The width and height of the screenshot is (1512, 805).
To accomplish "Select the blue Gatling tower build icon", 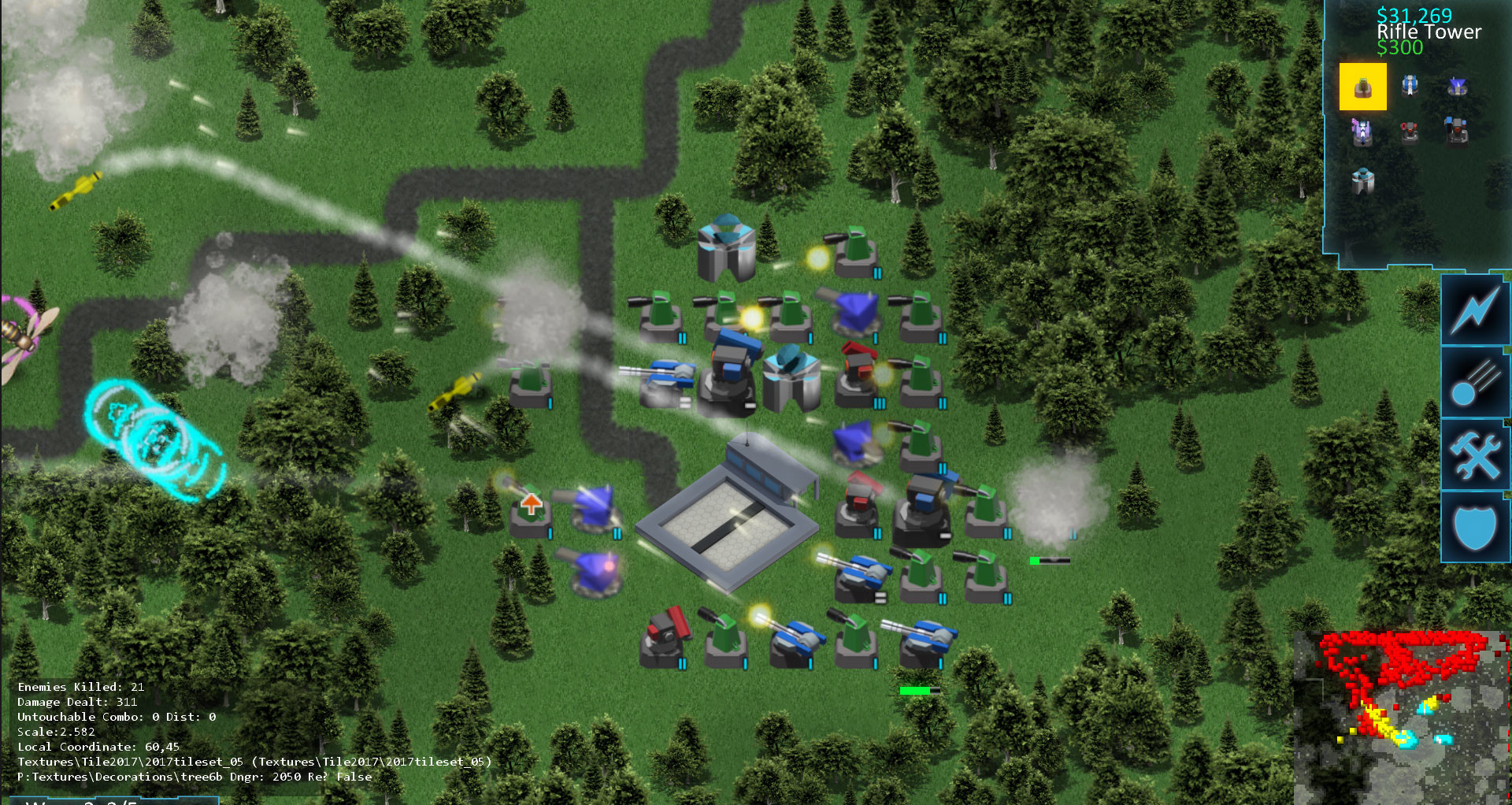I will click(x=1410, y=85).
